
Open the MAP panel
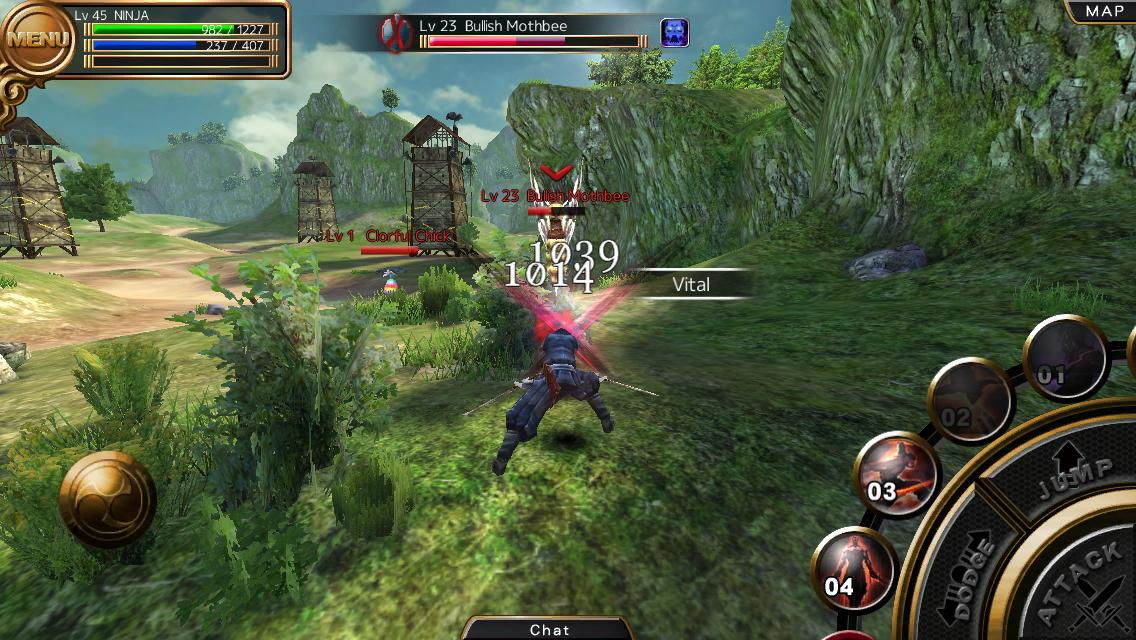(1103, 11)
